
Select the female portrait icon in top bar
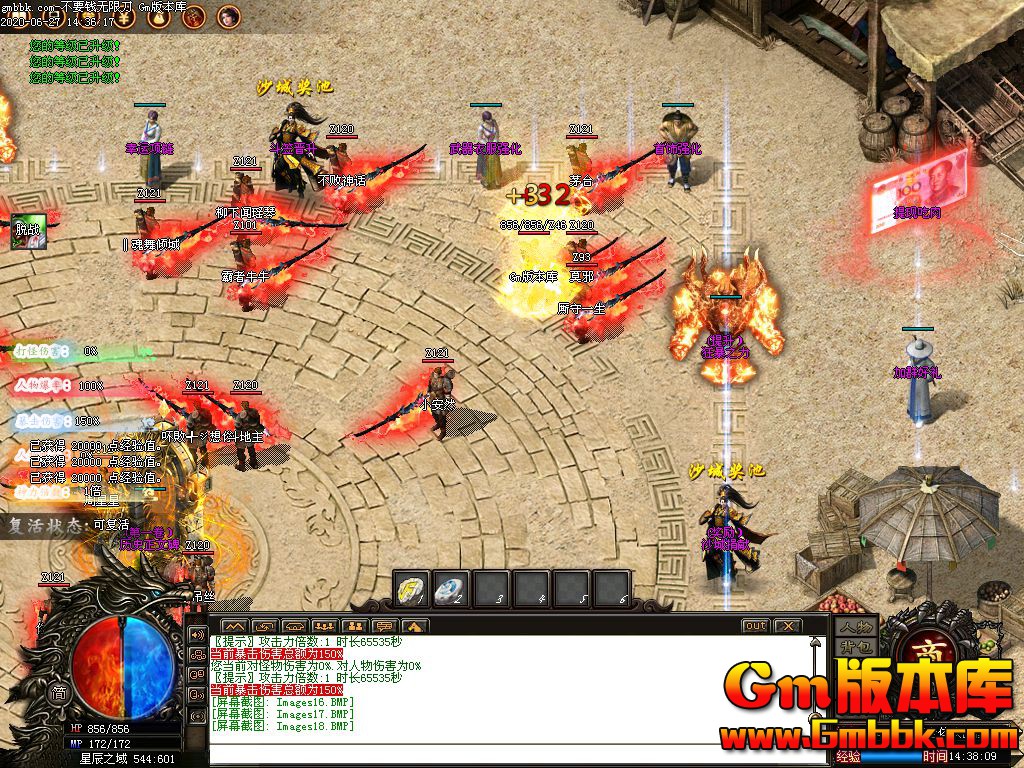click(x=229, y=16)
